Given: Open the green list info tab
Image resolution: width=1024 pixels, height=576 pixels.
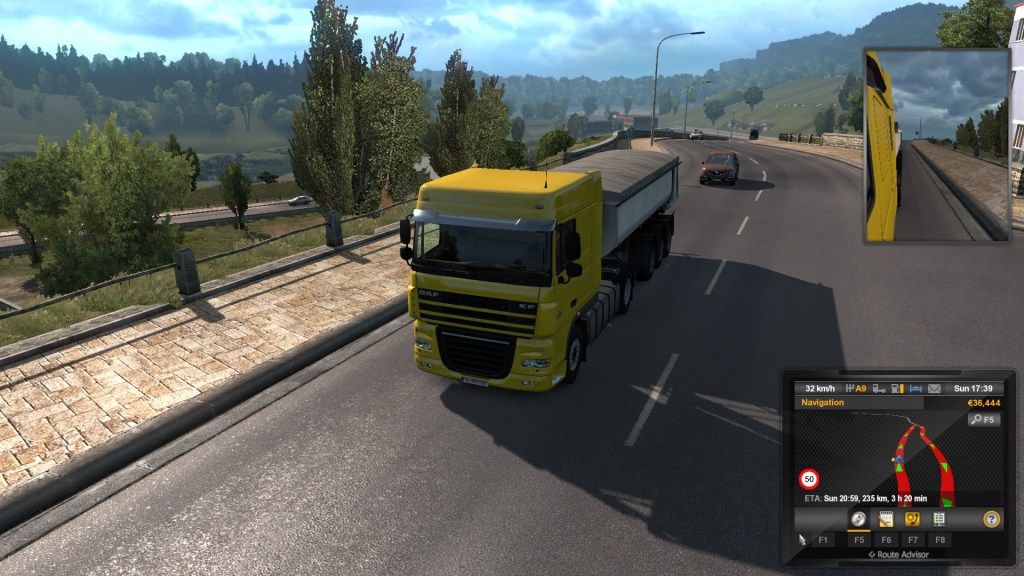Looking at the screenshot, I should click(939, 519).
